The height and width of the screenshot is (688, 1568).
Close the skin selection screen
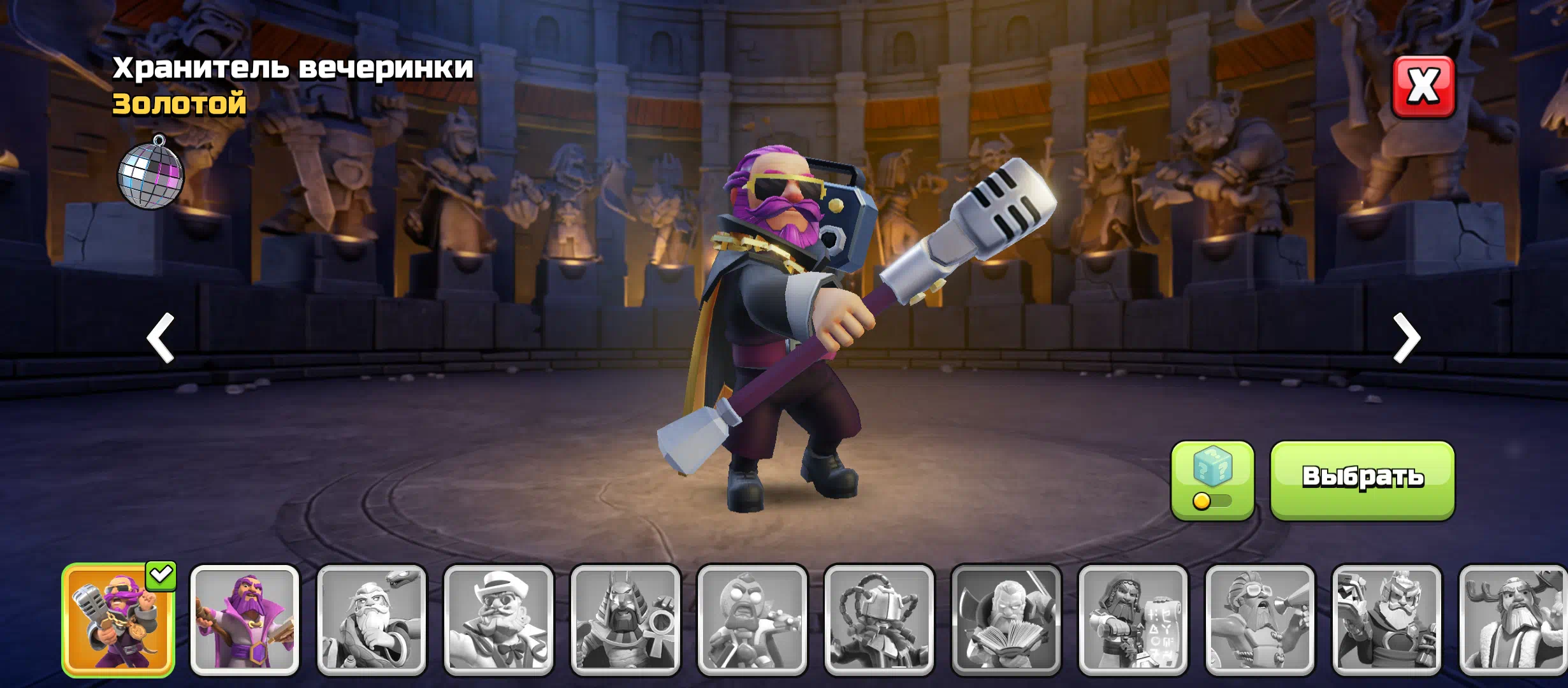[x=1423, y=87]
